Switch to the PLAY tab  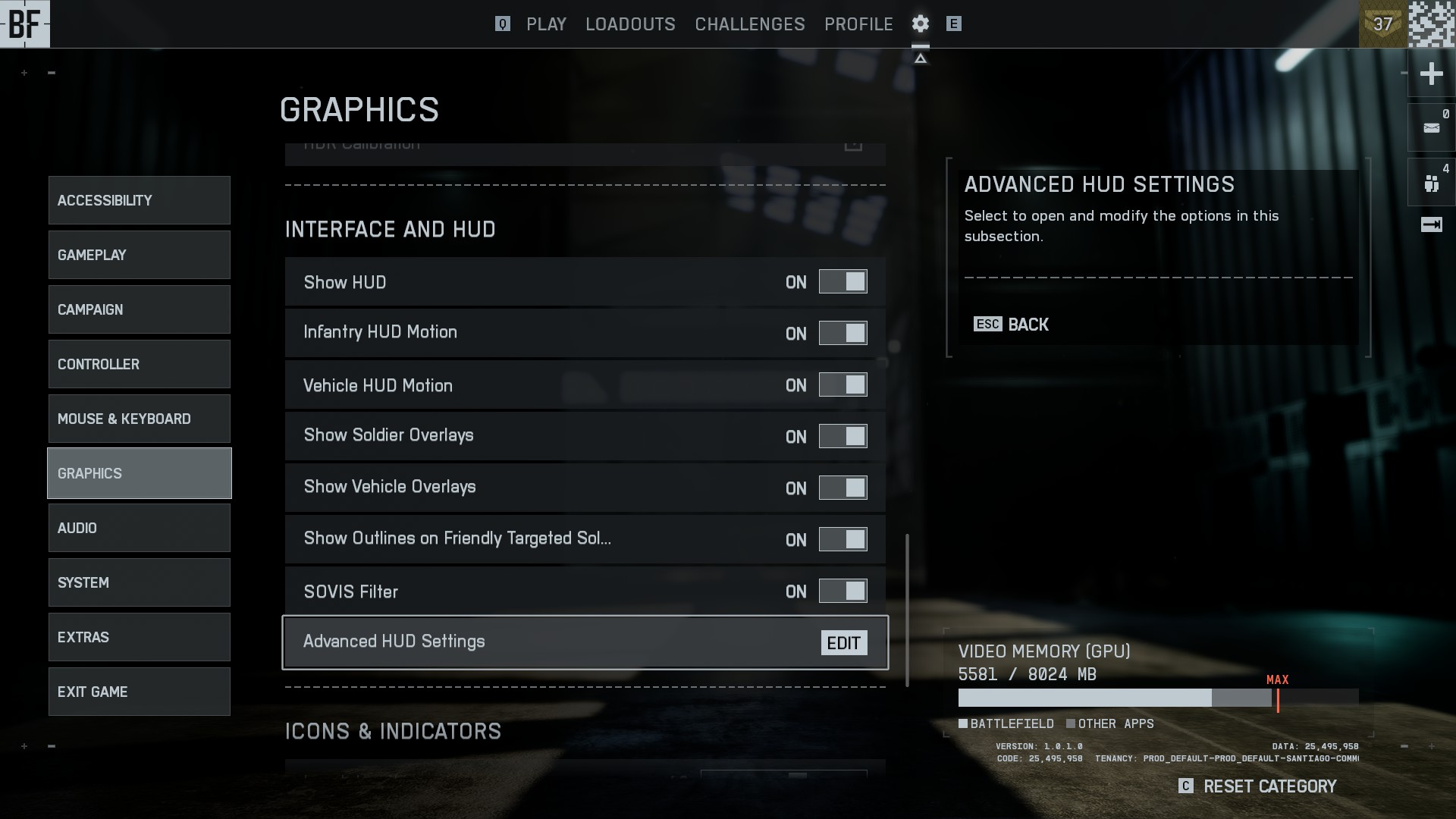(546, 24)
